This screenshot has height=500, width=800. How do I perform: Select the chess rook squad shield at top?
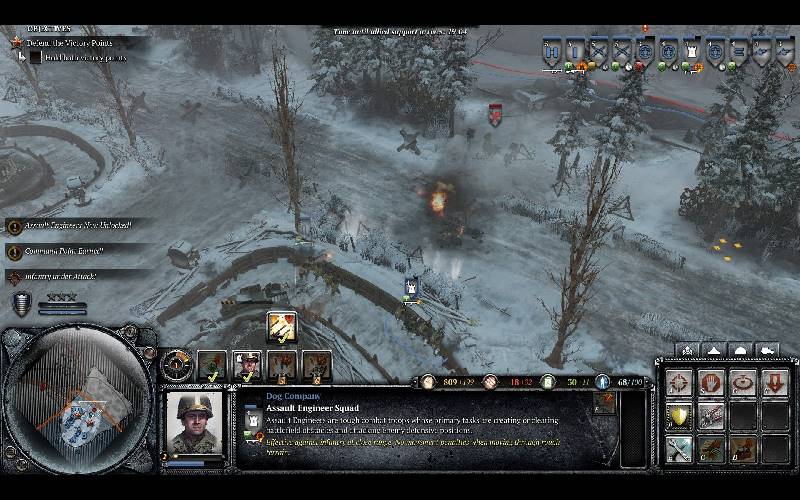pos(693,51)
